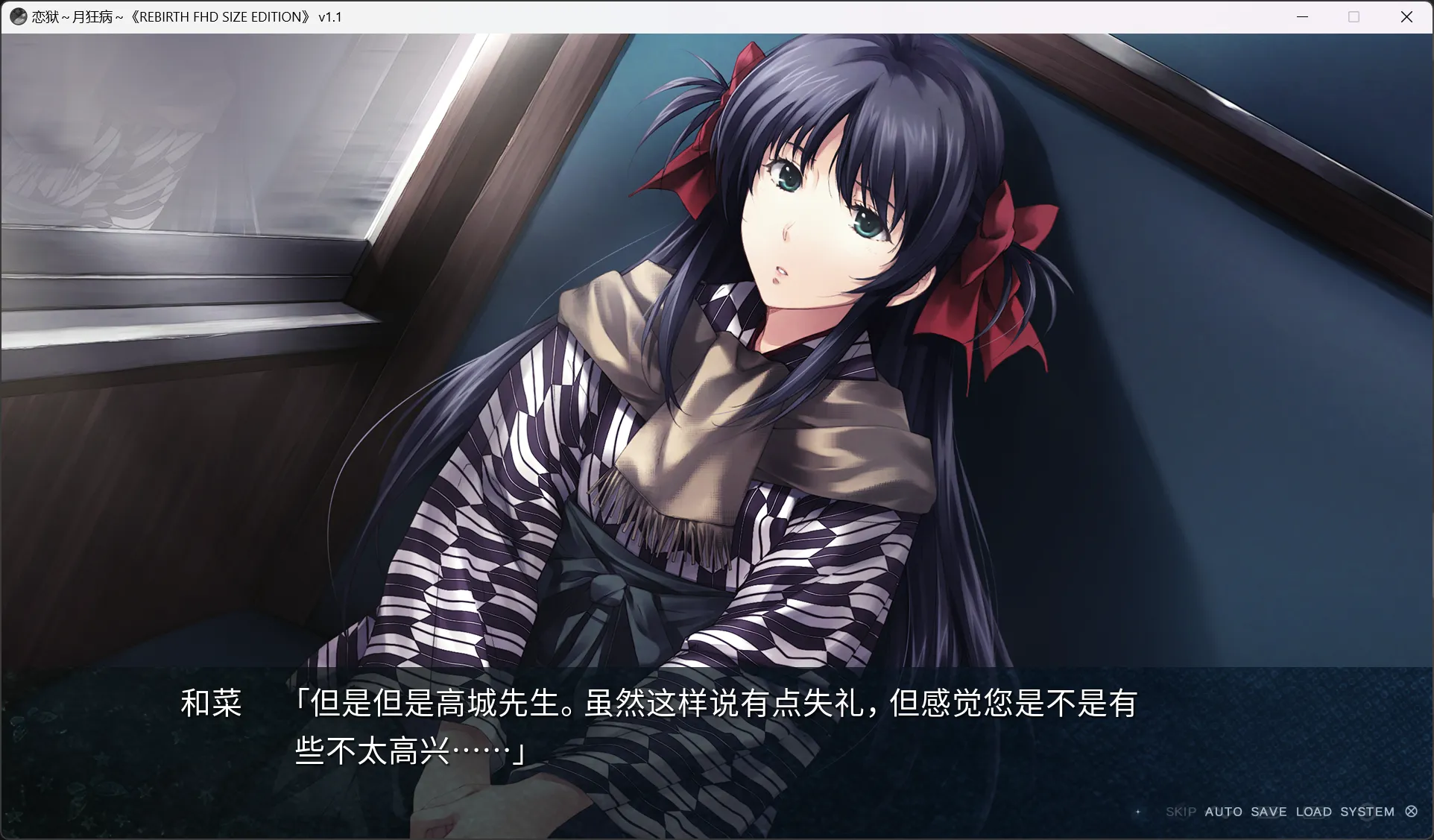Click the v1.1 version label
Image resolution: width=1434 pixels, height=840 pixels.
coord(331,16)
